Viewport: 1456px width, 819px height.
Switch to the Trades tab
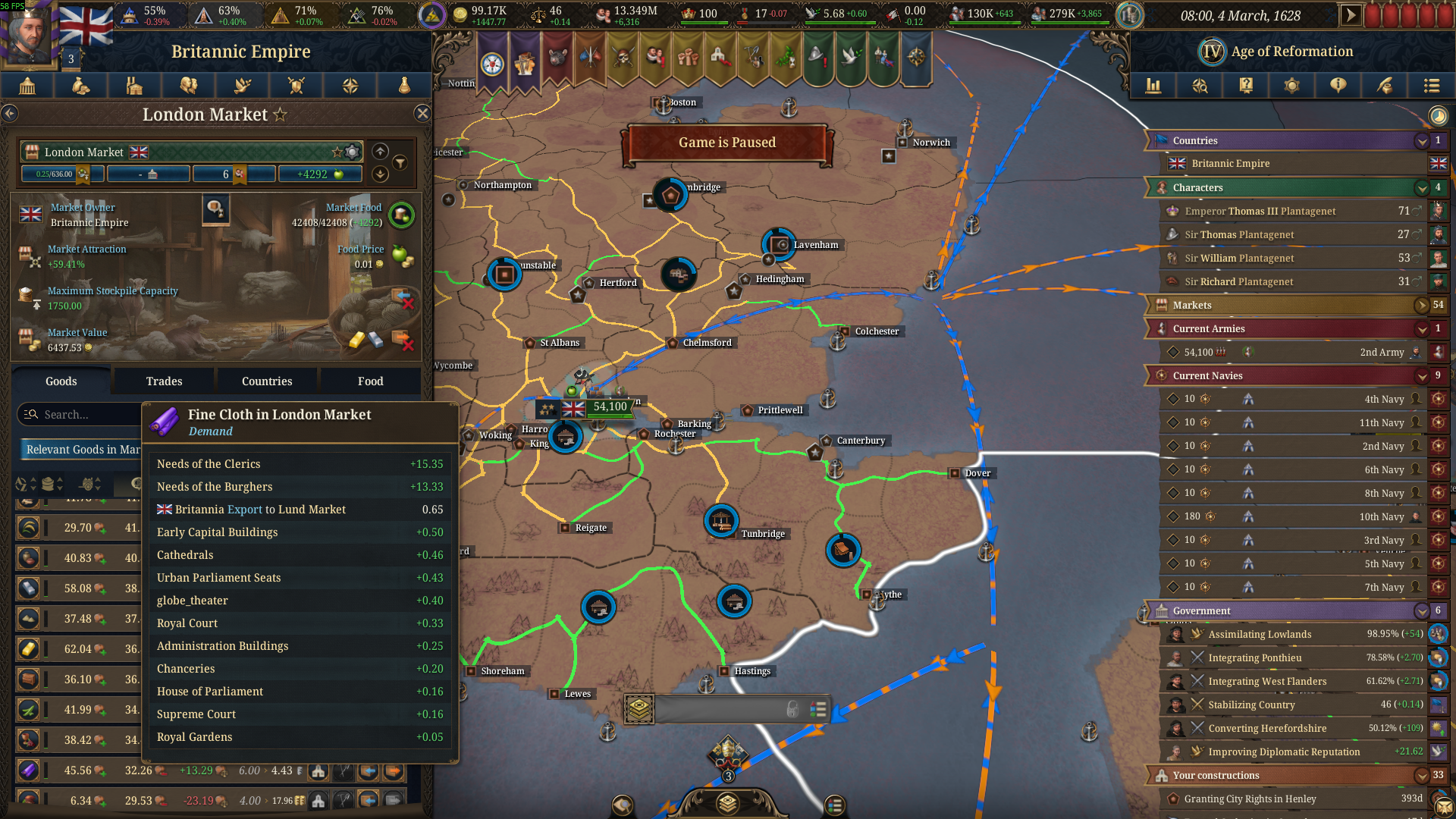point(163,381)
